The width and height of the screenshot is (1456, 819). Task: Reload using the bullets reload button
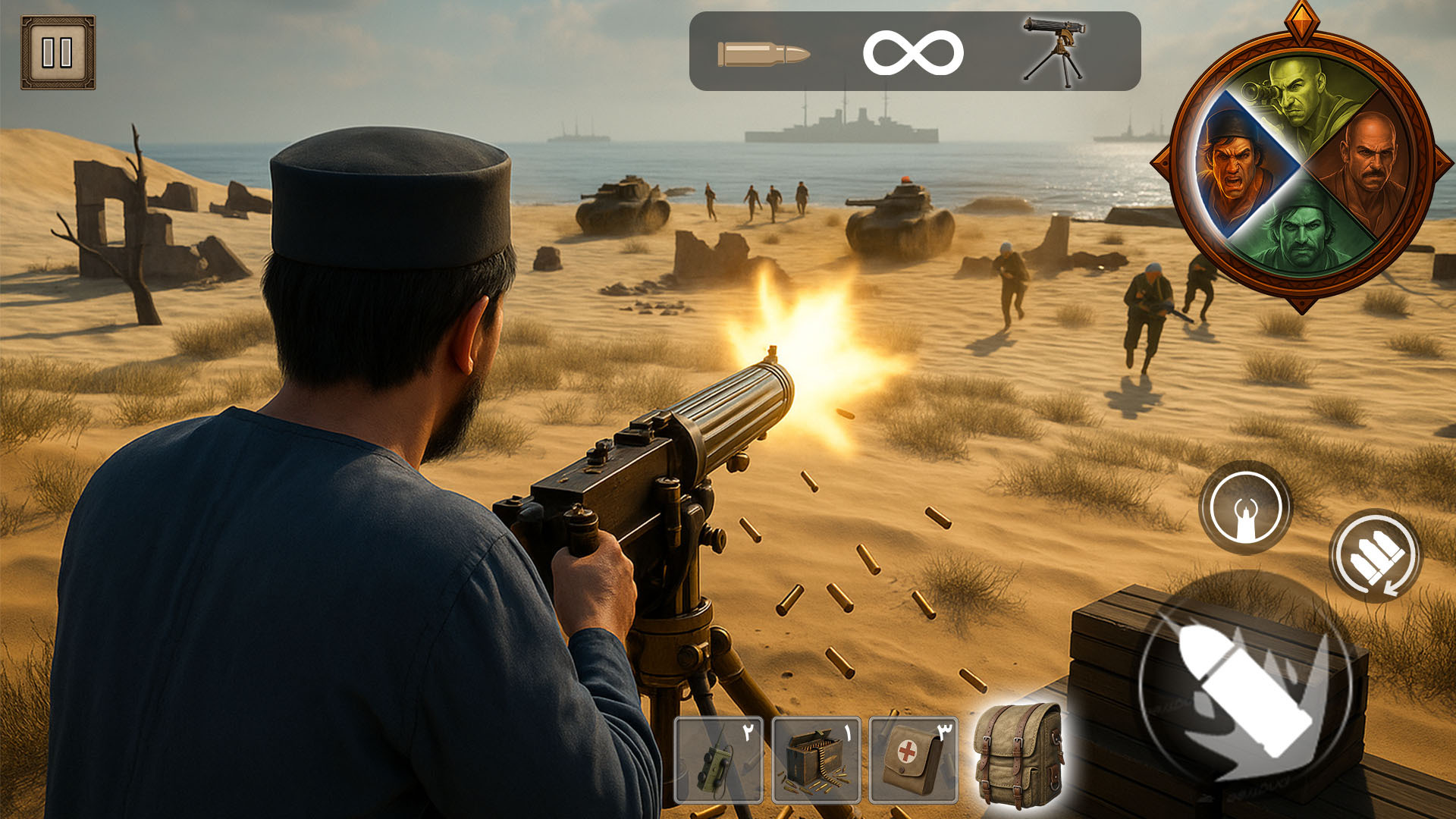click(1376, 556)
